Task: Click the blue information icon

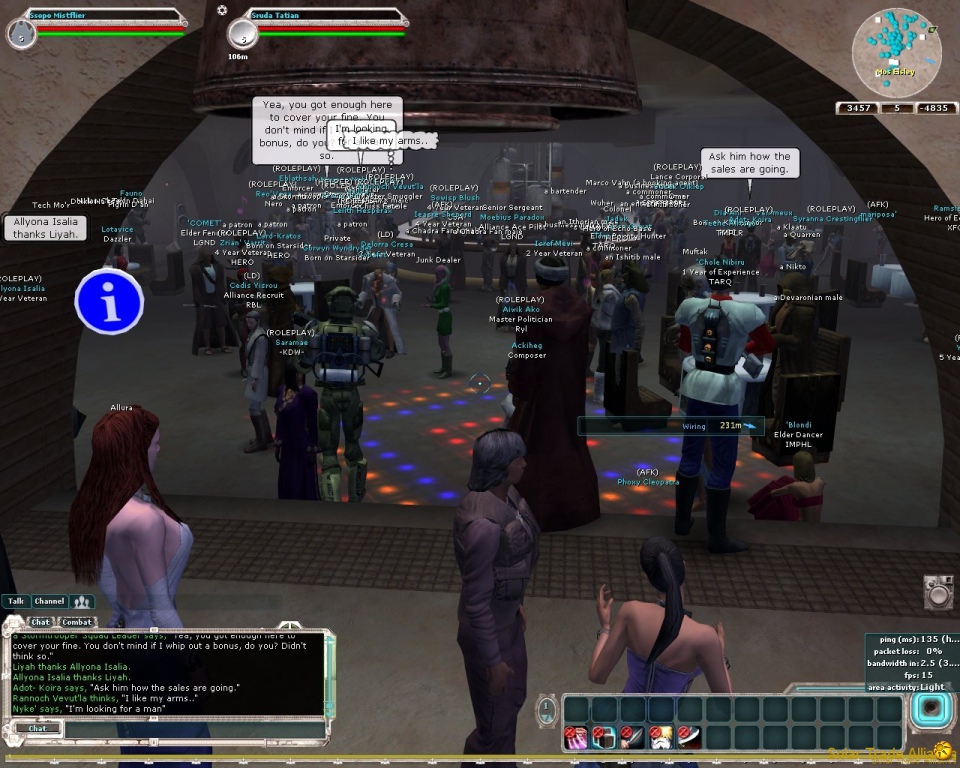Action: coord(109,300)
